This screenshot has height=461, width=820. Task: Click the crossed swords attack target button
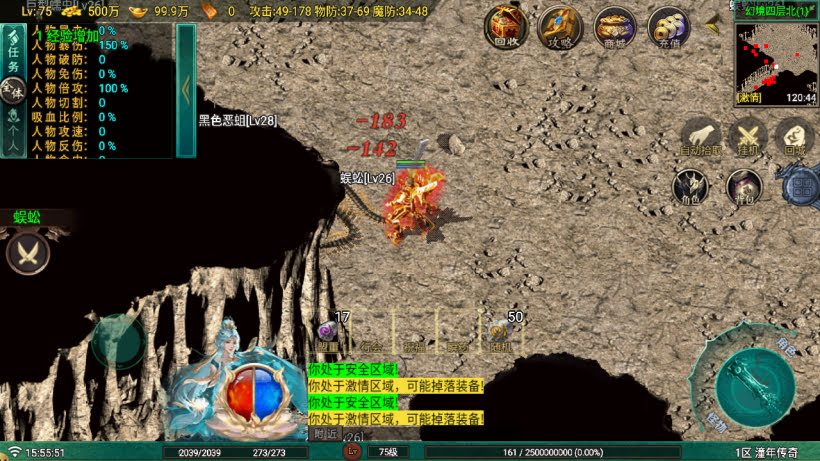(27, 252)
